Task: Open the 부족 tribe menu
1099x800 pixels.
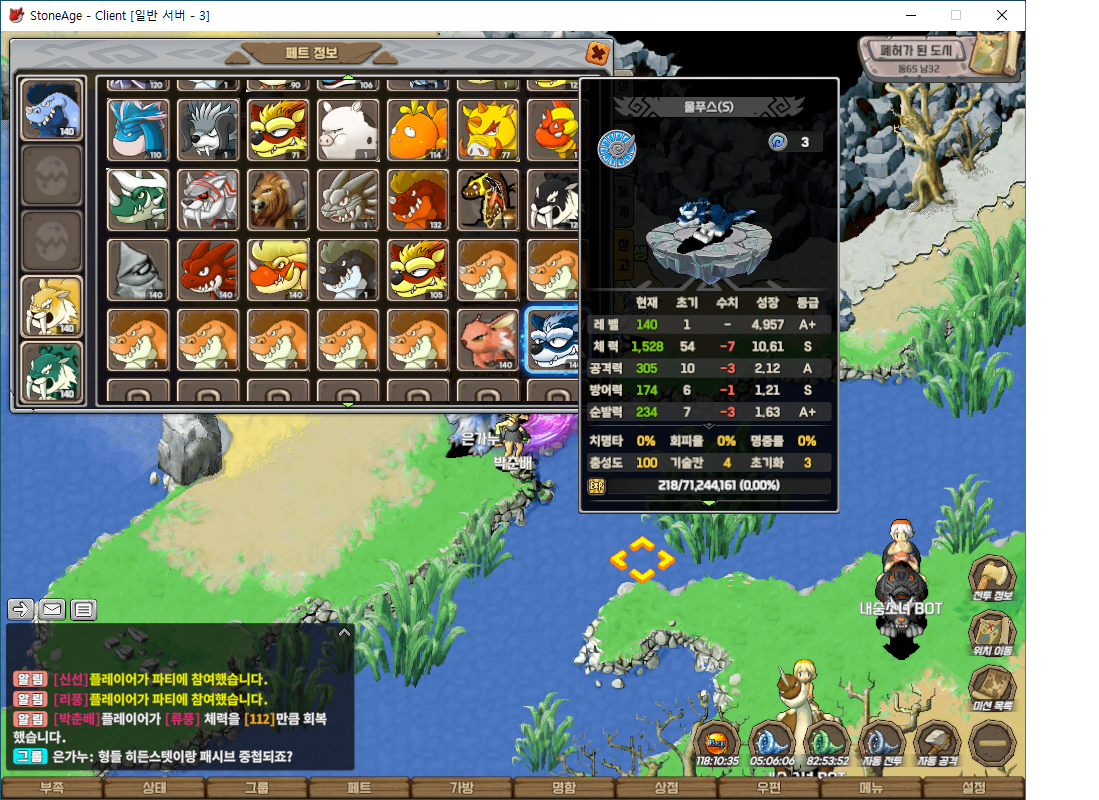Action: (52, 788)
